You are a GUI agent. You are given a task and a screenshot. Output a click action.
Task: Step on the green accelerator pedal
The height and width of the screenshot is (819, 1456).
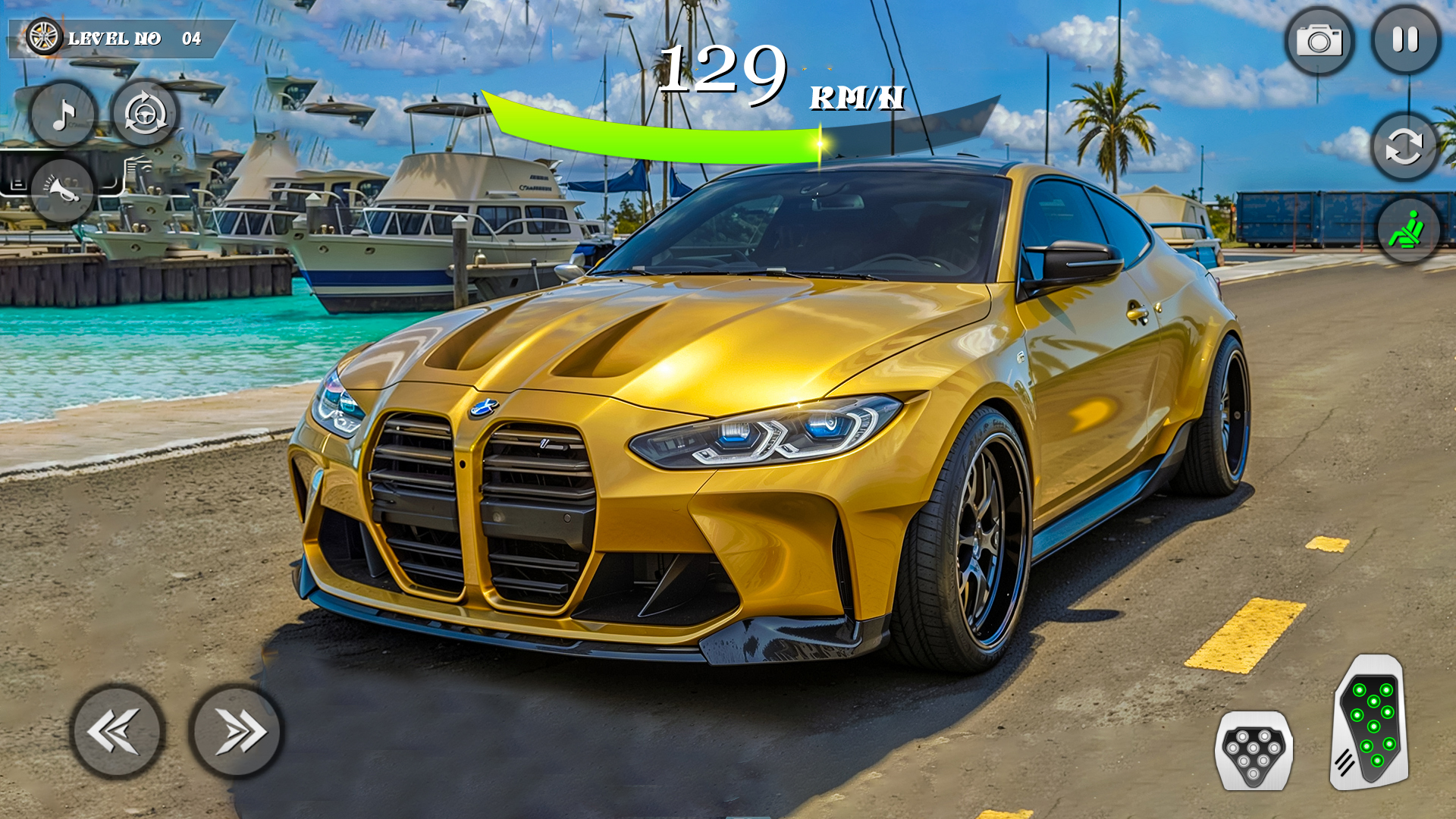tap(1370, 723)
